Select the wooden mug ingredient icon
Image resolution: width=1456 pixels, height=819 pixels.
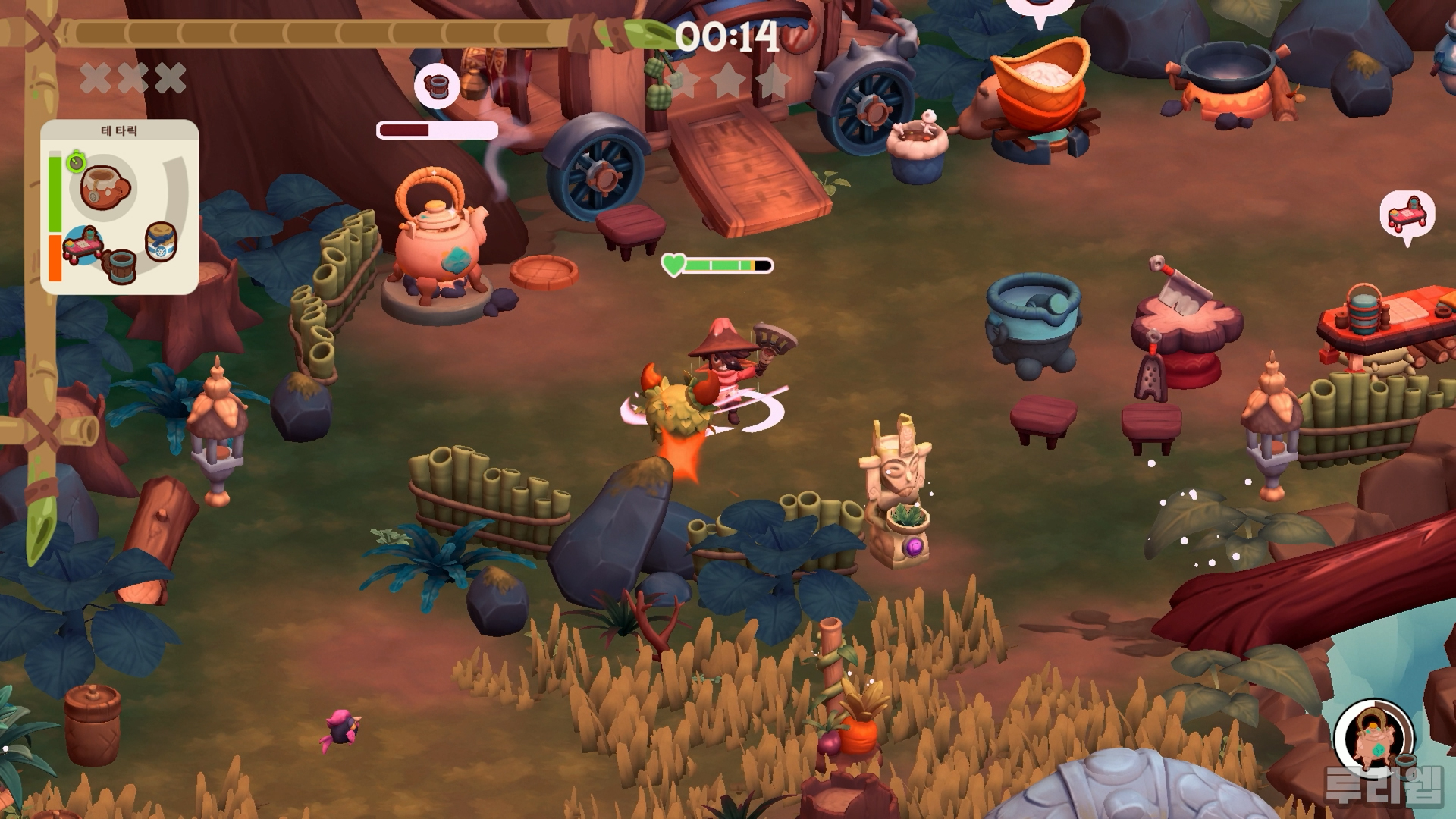[118, 265]
